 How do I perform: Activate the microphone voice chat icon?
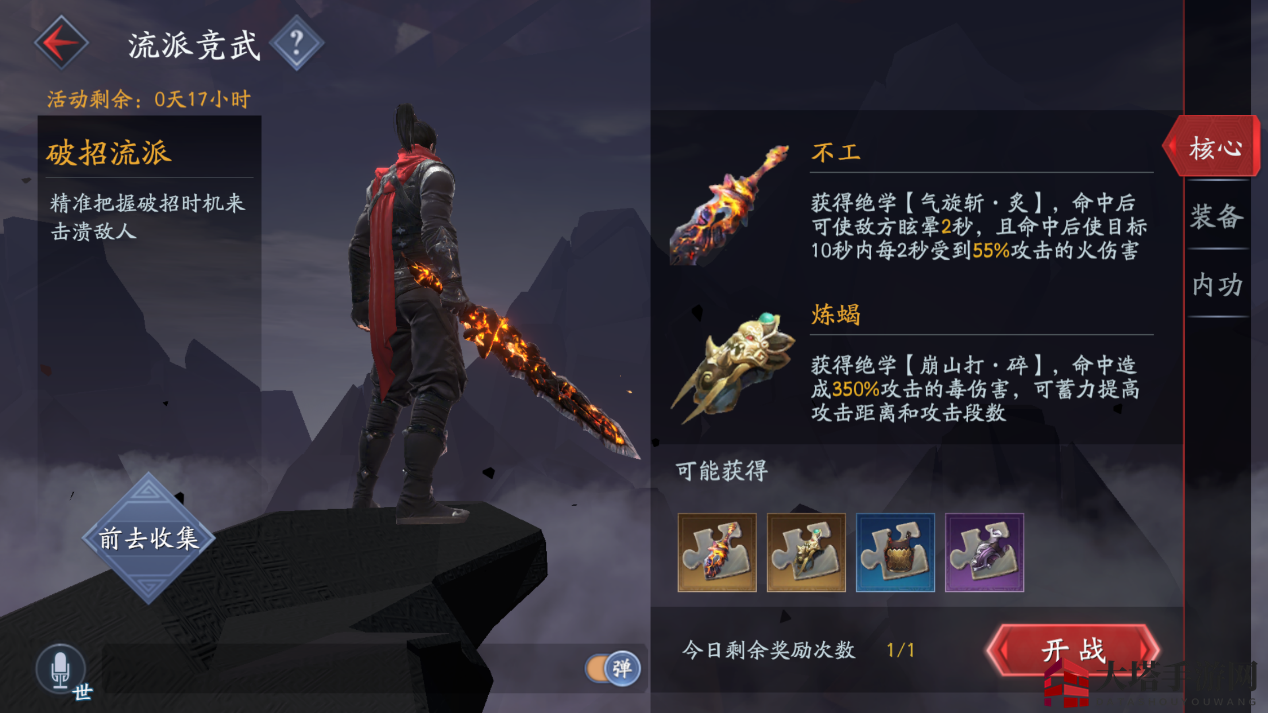(60, 668)
